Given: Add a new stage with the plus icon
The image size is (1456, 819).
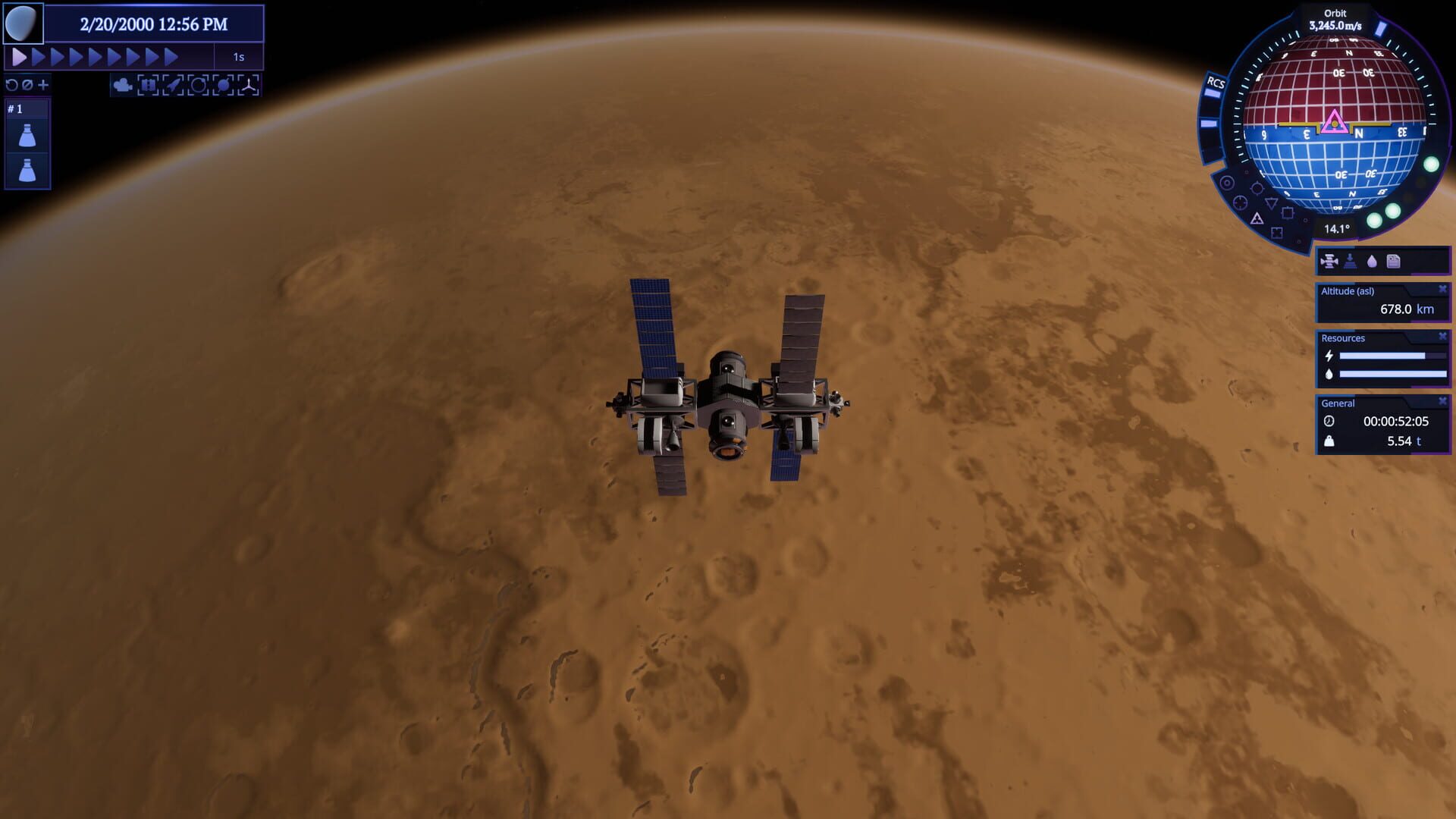Looking at the screenshot, I should (43, 85).
